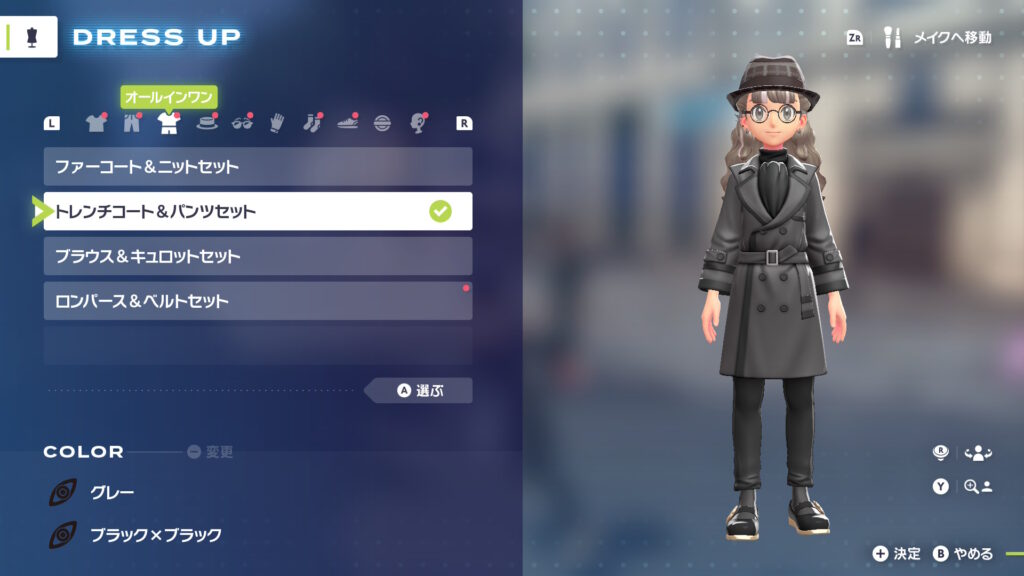The image size is (1024, 576).
Task: Open the hat category tab
Action: click(x=205, y=123)
